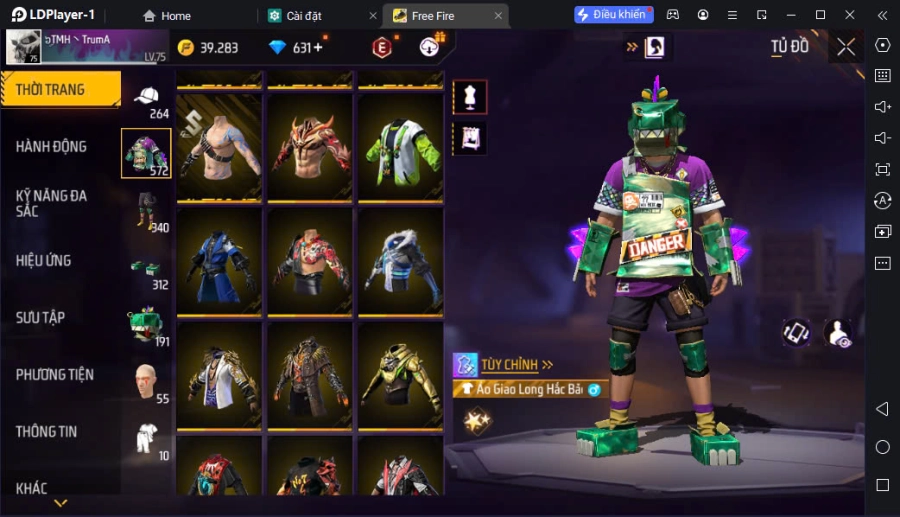Switch to the HÀNH ĐỘNG tab
900x517 pixels.
(x=51, y=147)
